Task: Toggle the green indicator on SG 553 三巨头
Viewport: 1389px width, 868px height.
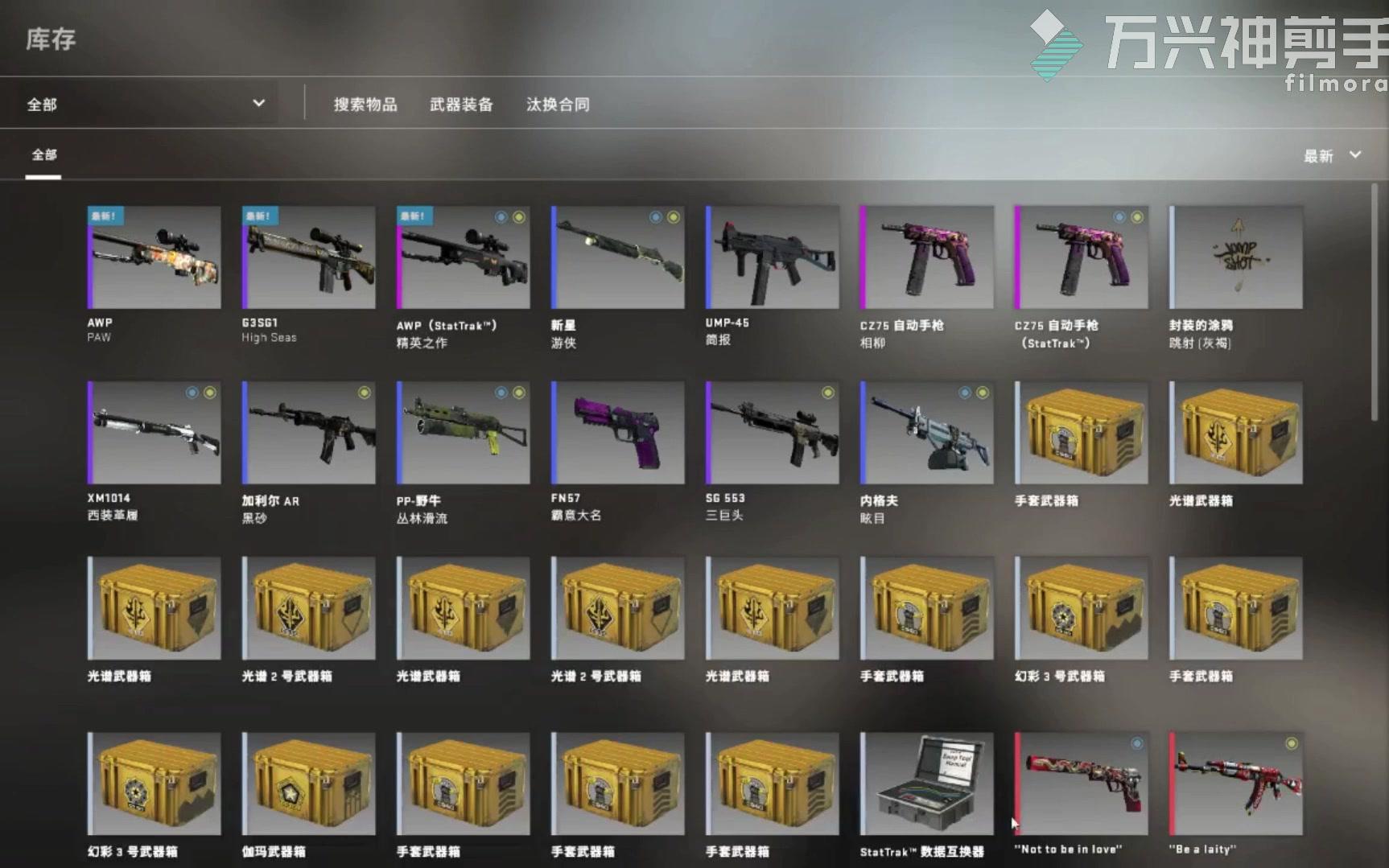Action: coord(826,393)
